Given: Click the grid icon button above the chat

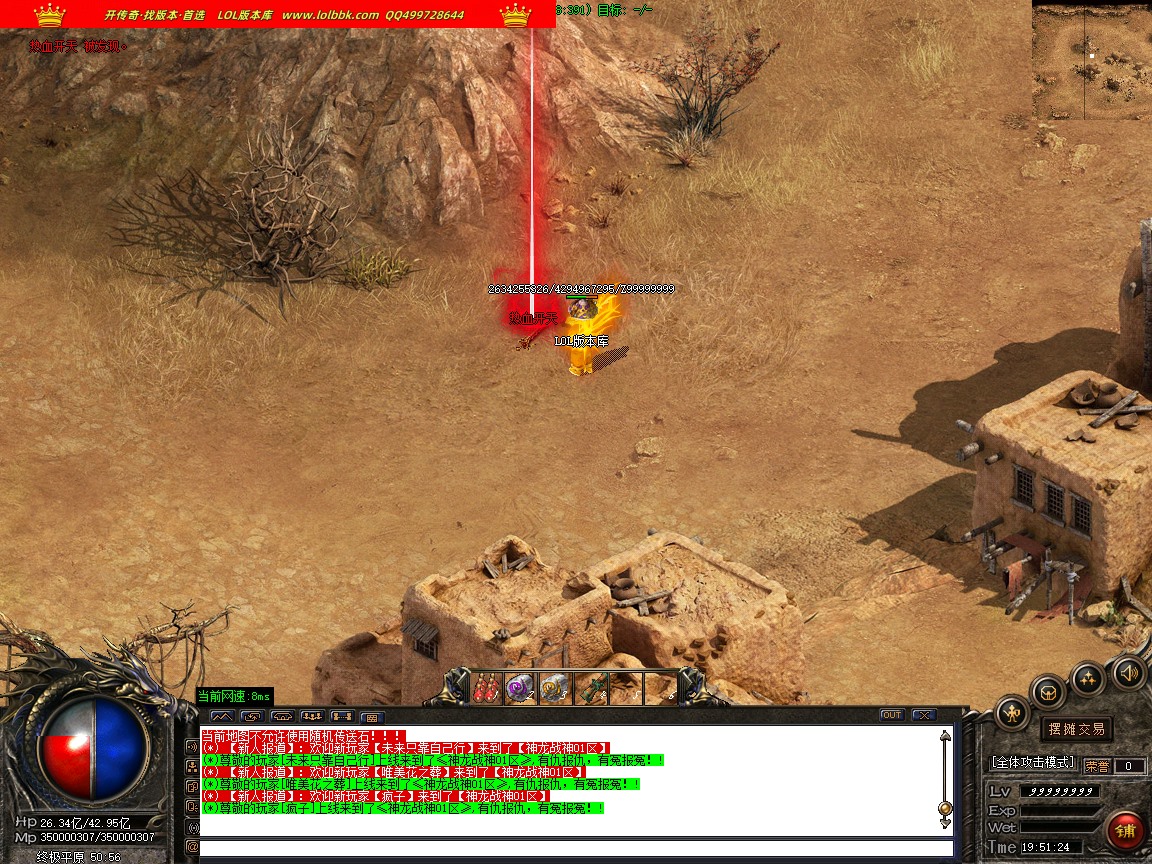Looking at the screenshot, I should (372, 717).
